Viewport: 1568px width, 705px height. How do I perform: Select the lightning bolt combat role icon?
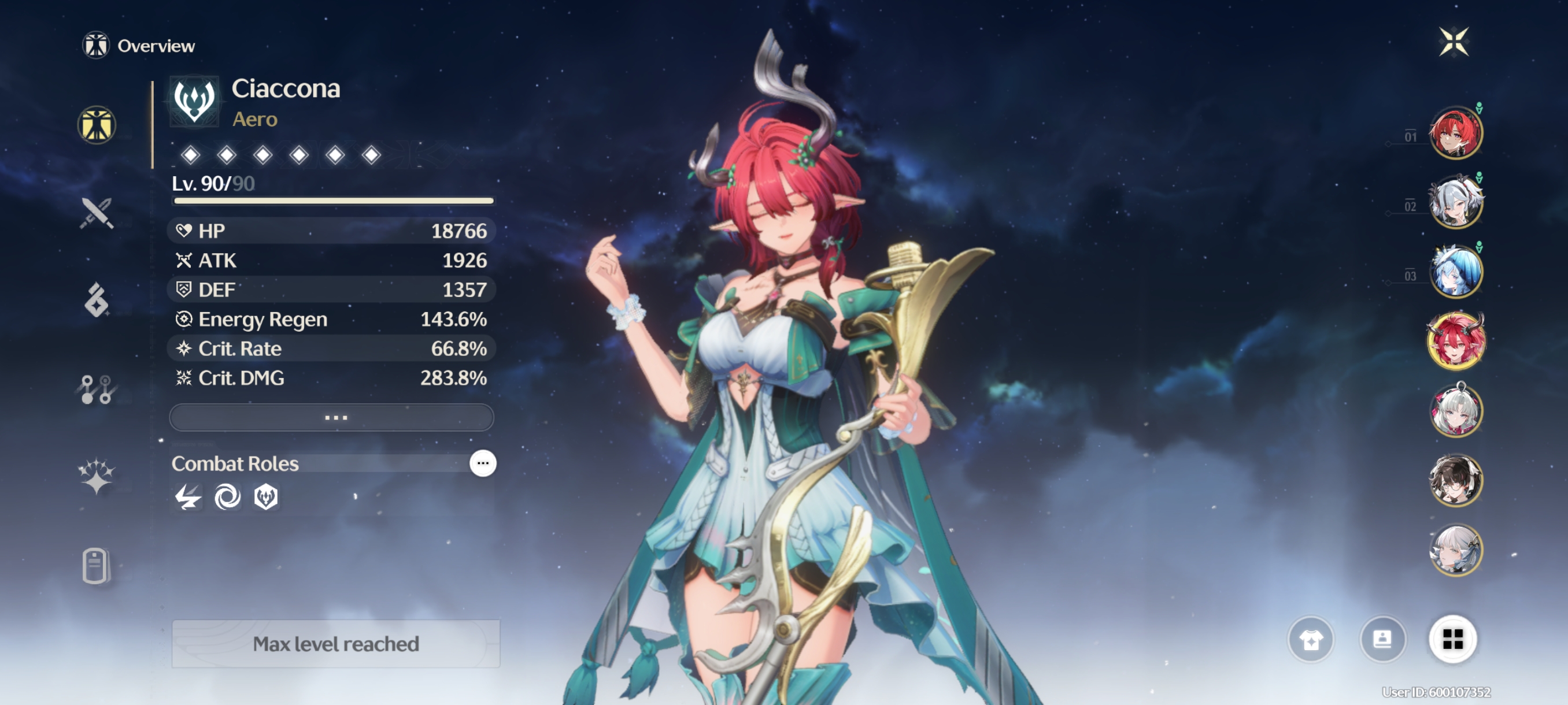[187, 497]
